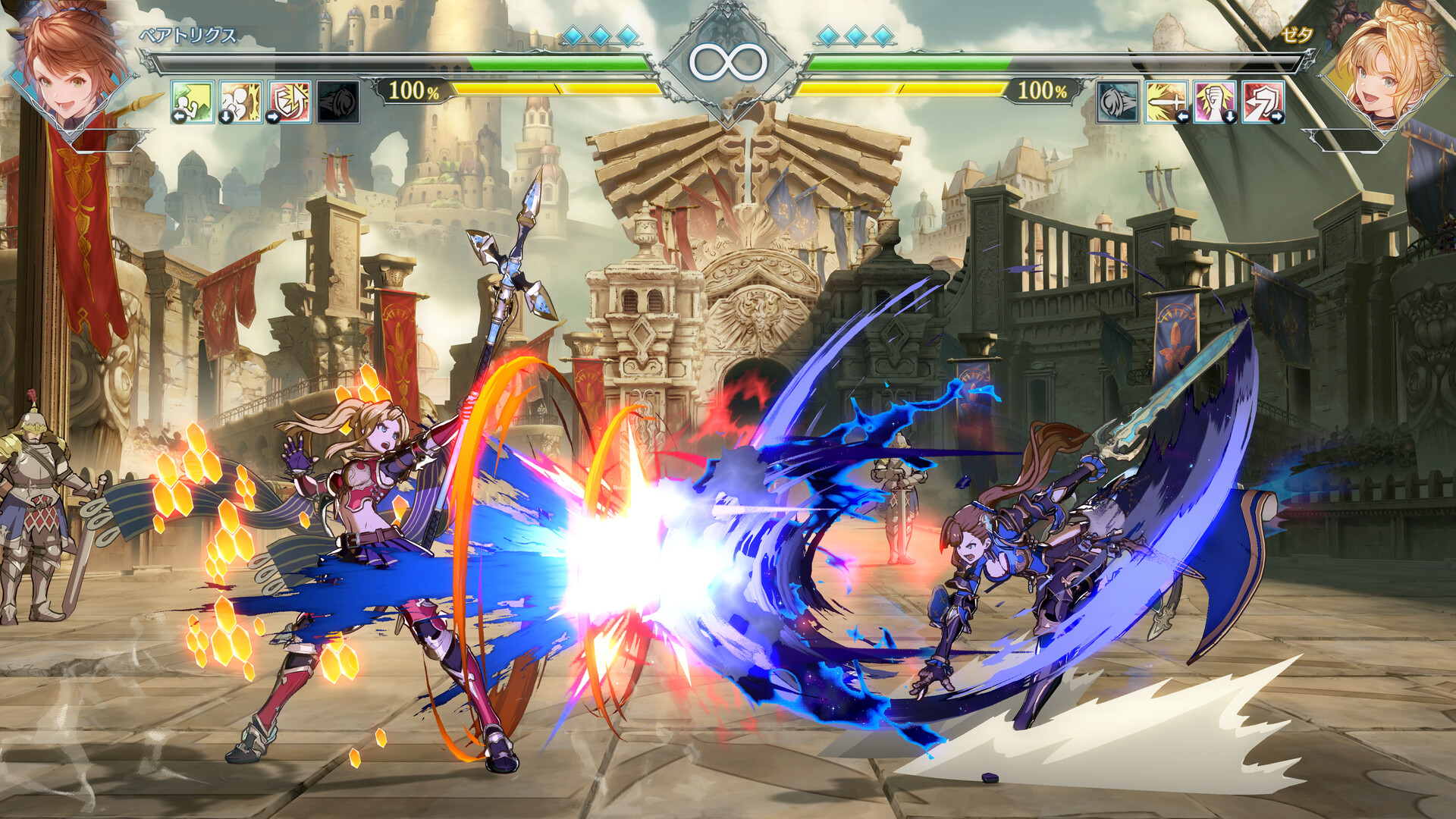Activate the brown punching figure skill icon

click(241, 102)
